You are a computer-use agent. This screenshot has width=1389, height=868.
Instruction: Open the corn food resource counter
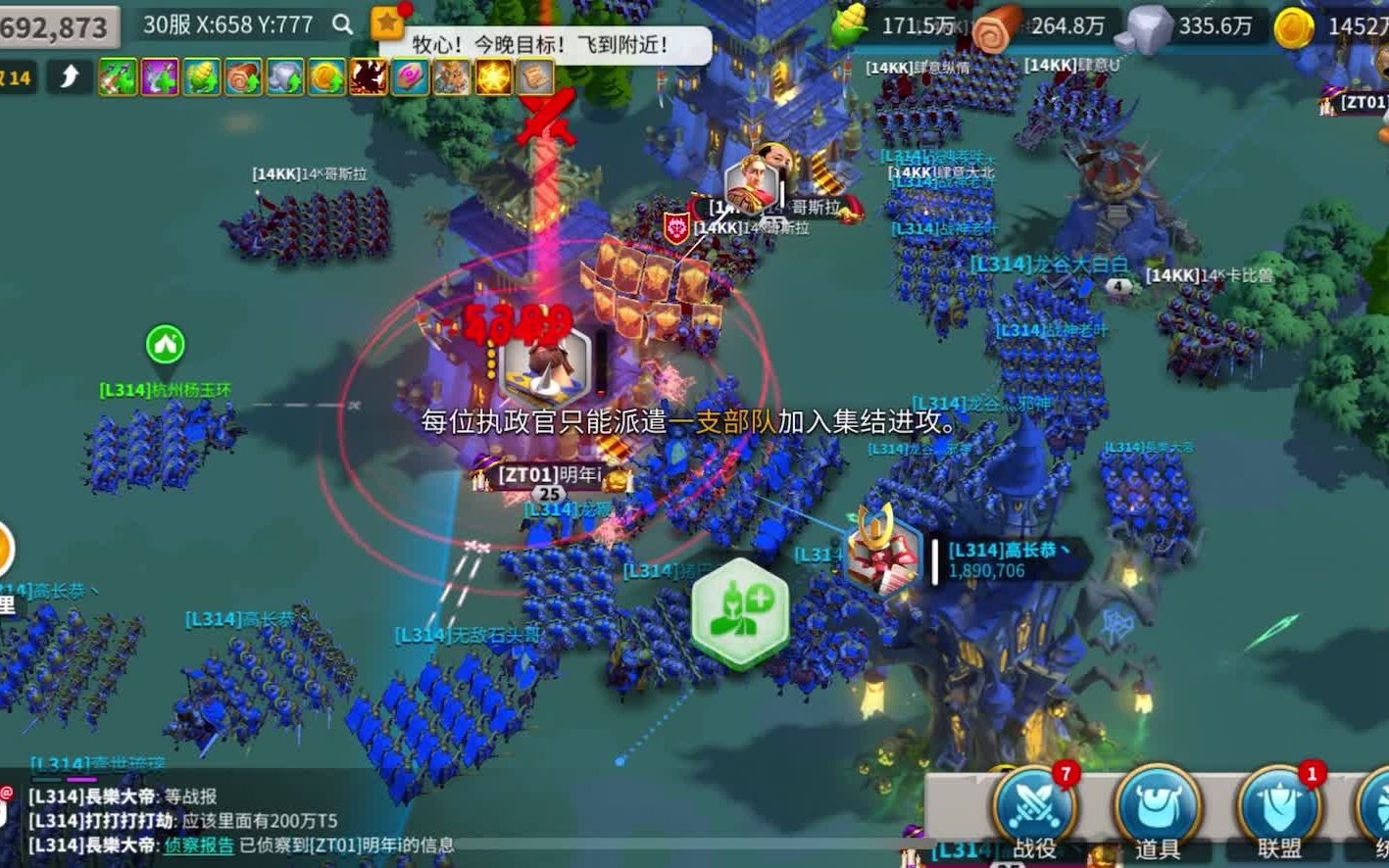click(x=892, y=25)
